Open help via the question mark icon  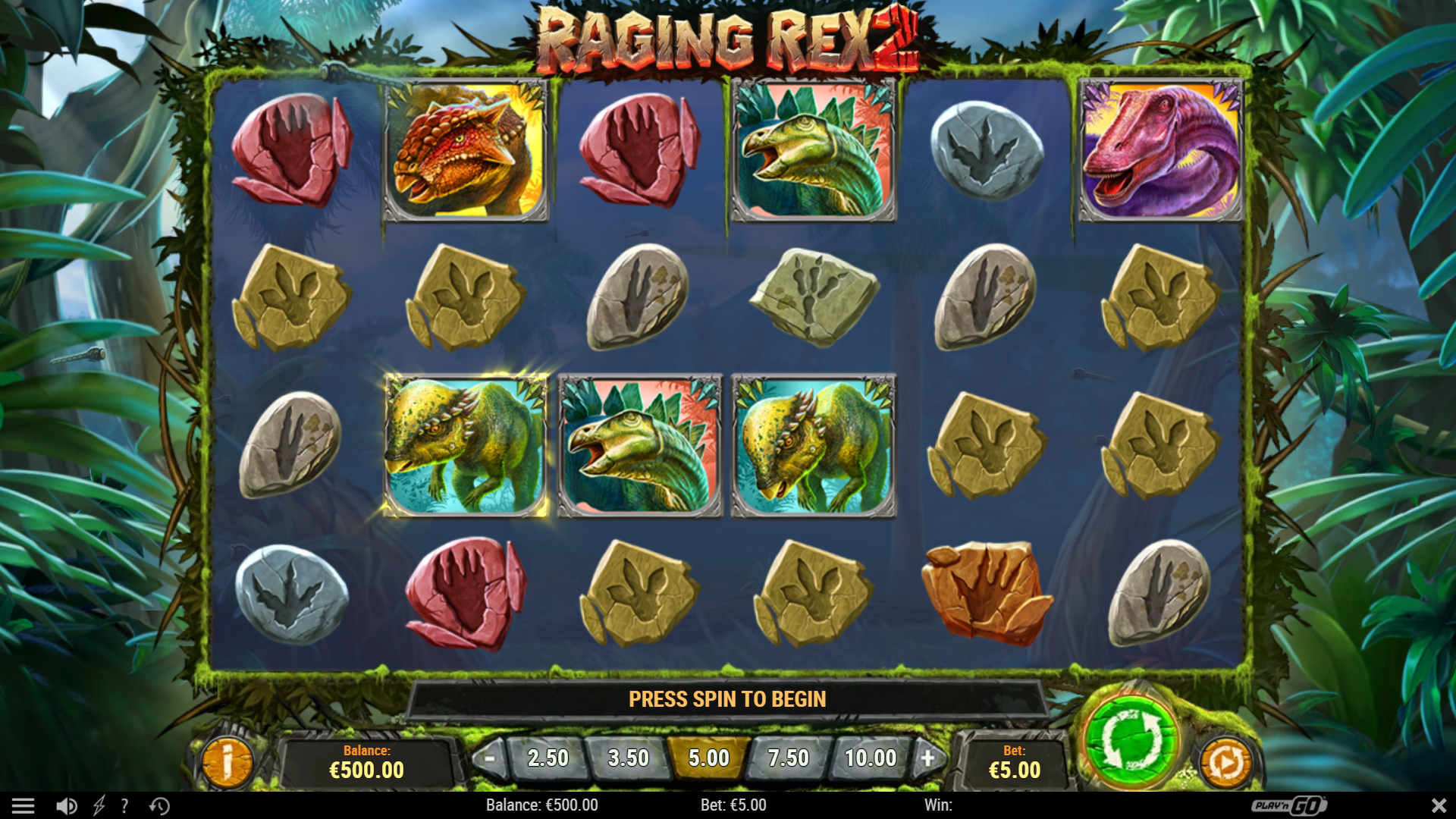pyautogui.click(x=124, y=805)
